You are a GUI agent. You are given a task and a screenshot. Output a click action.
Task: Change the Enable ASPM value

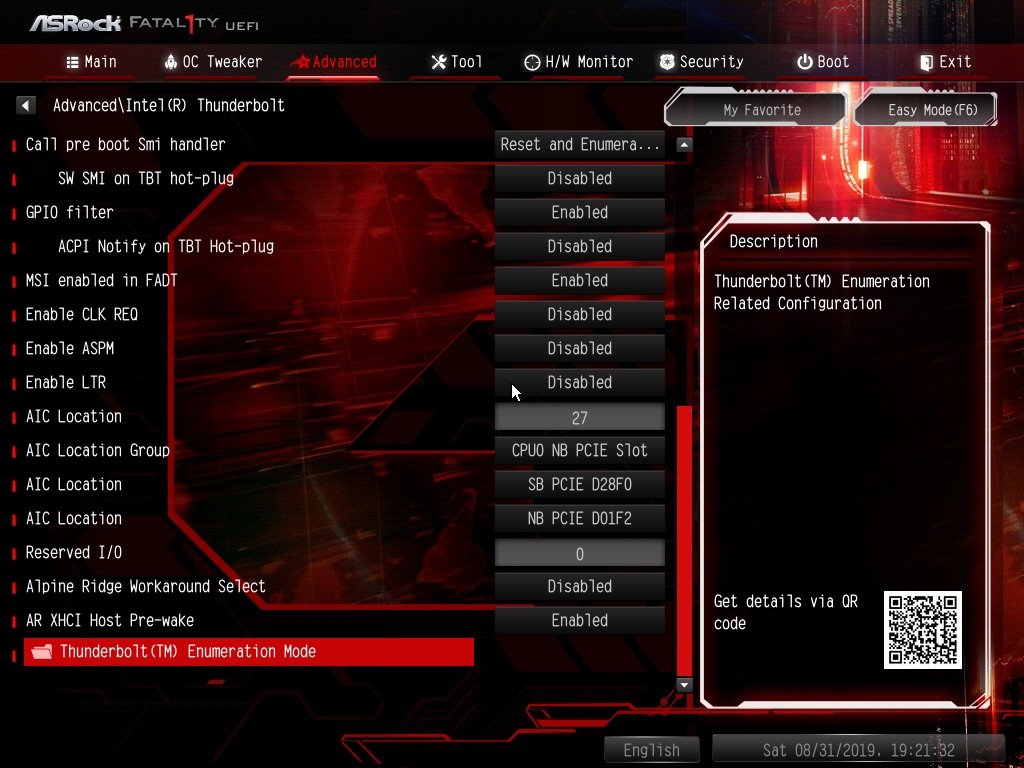[580, 348]
